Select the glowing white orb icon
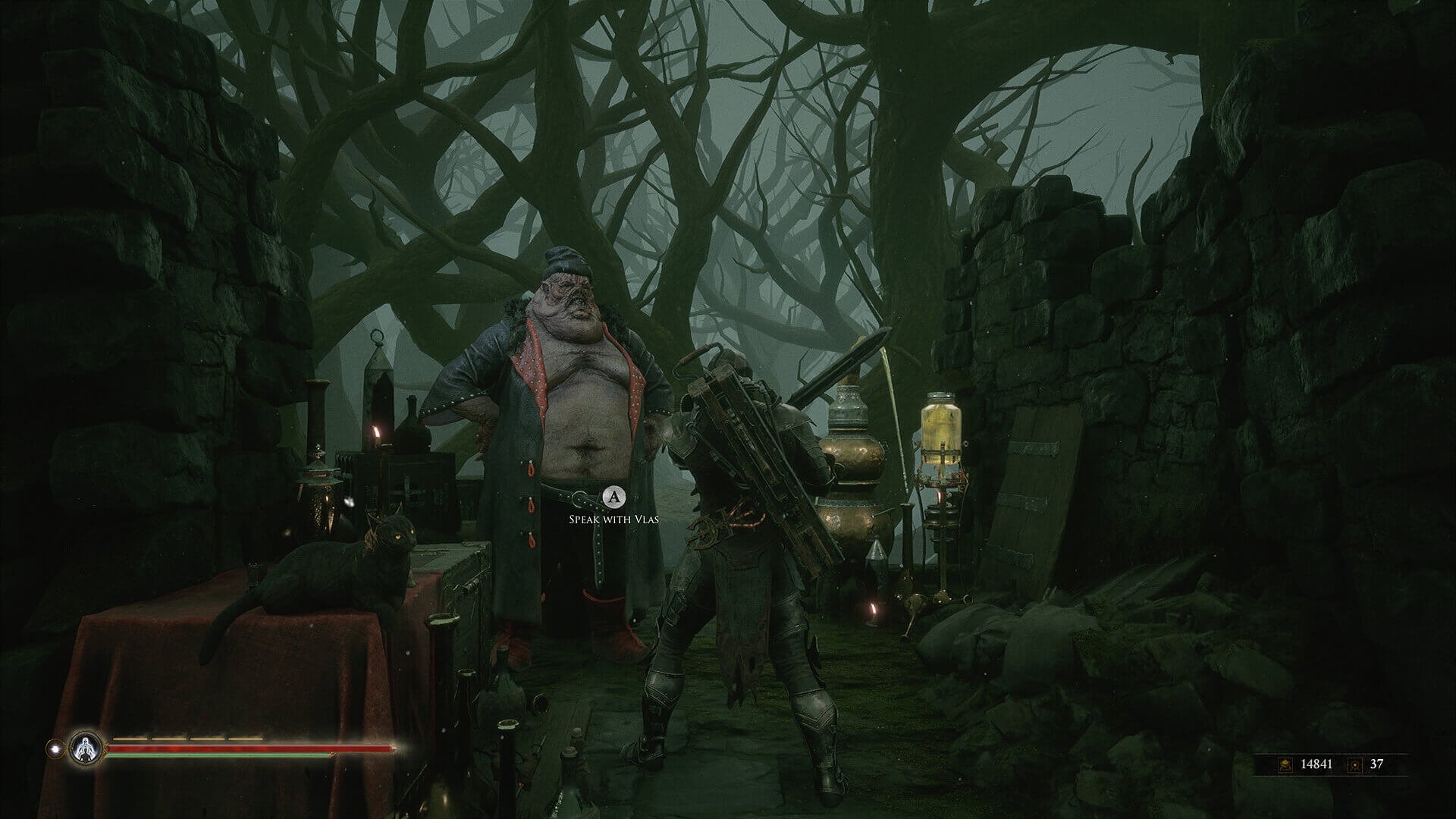This screenshot has height=819, width=1456. [x=54, y=748]
